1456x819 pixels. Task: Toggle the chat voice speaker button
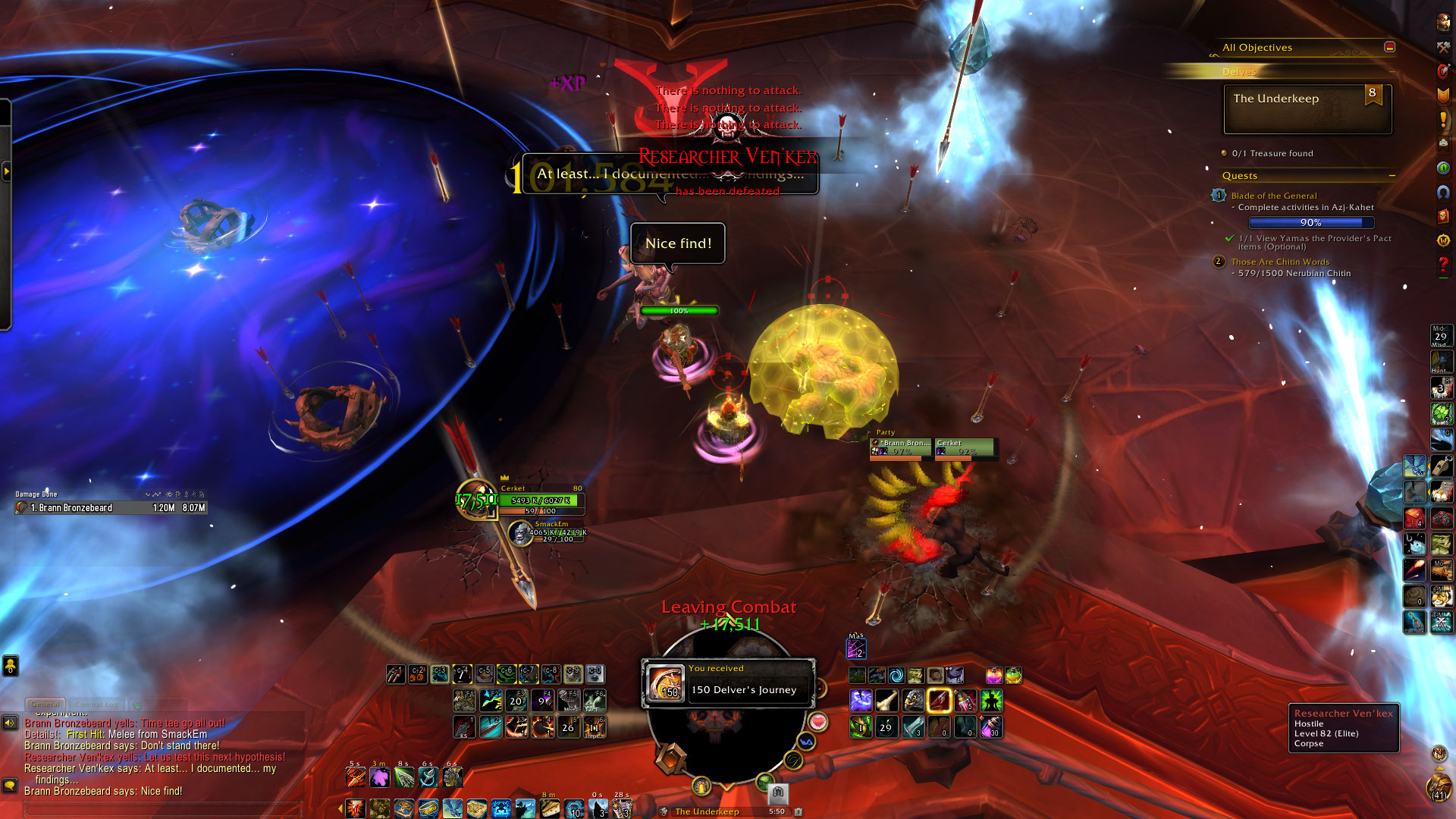(10, 723)
